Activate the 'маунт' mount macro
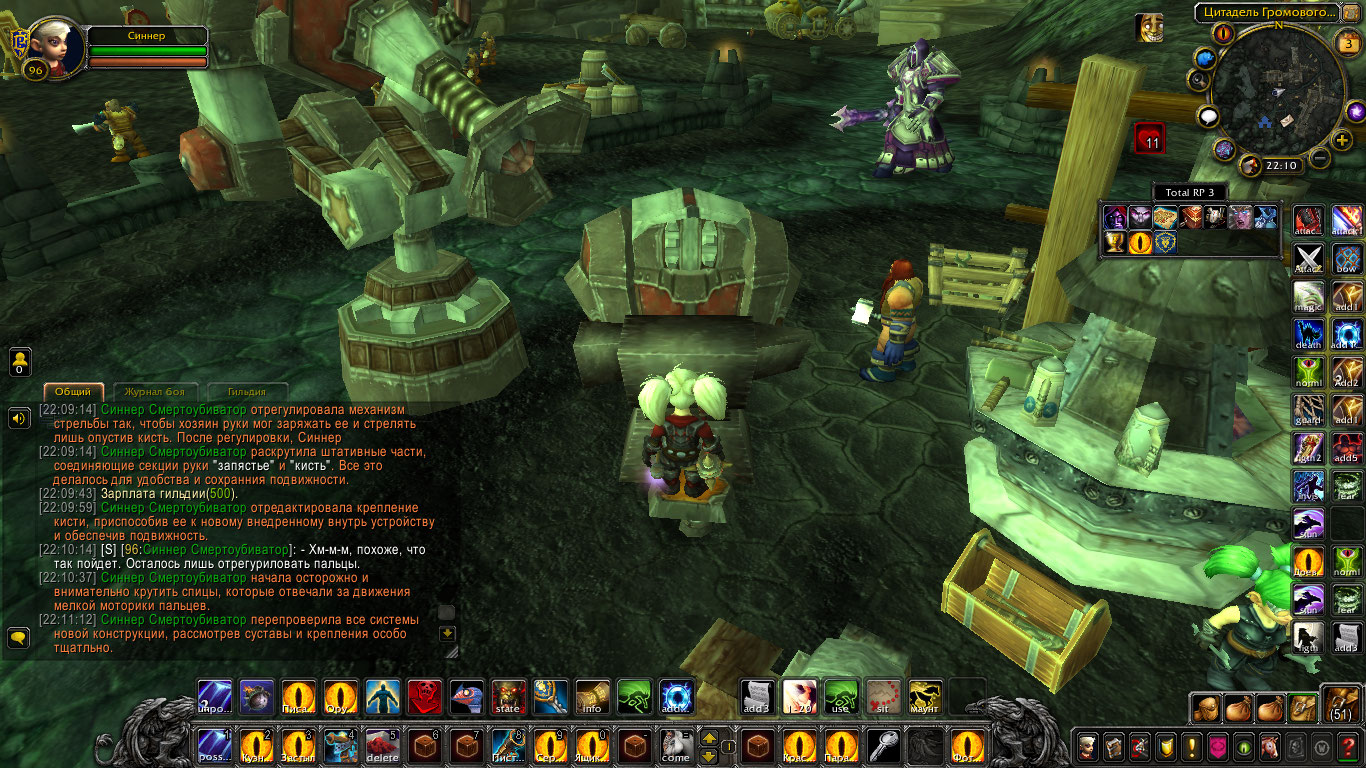This screenshot has width=1366, height=768. click(925, 696)
